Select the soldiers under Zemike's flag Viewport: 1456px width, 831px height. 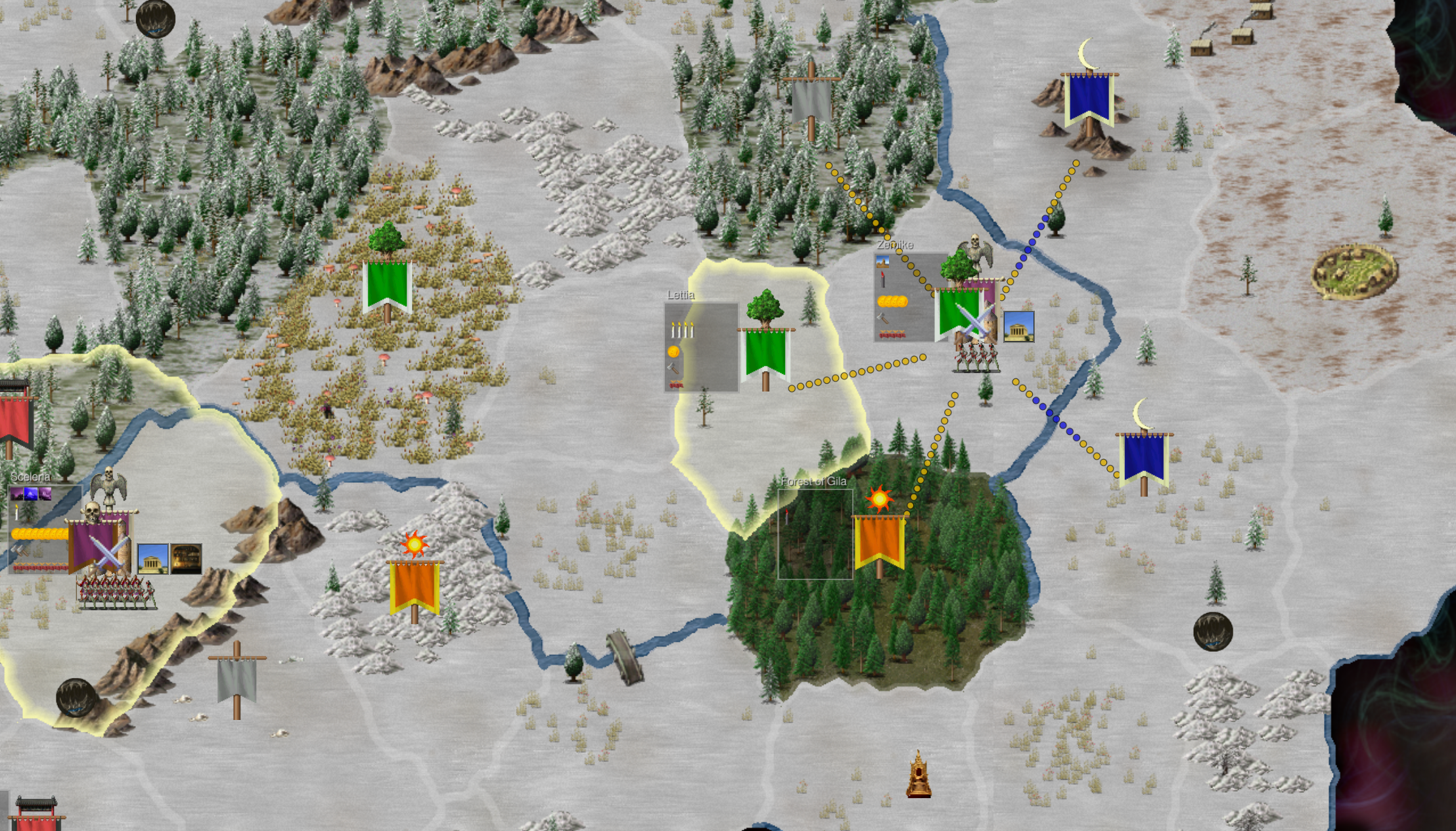click(976, 357)
